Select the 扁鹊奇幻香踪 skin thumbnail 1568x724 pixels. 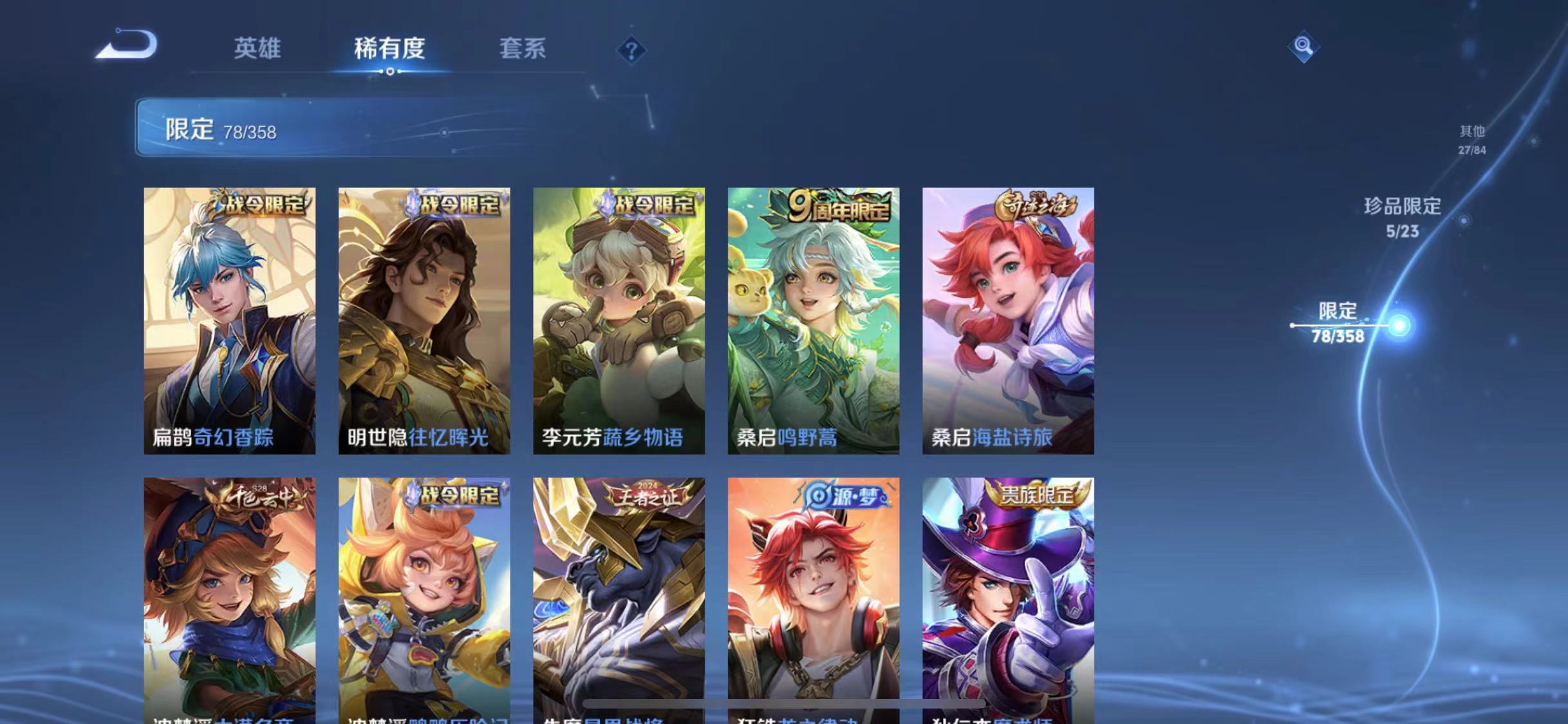[x=230, y=322]
